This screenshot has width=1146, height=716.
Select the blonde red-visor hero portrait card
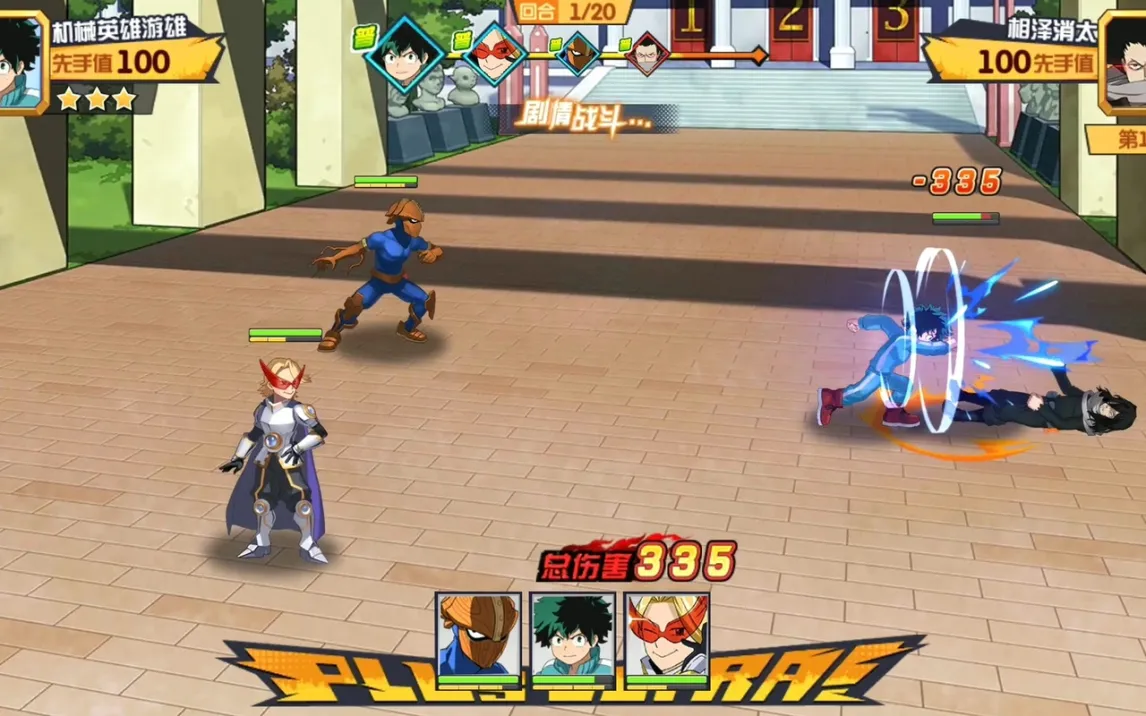667,636
